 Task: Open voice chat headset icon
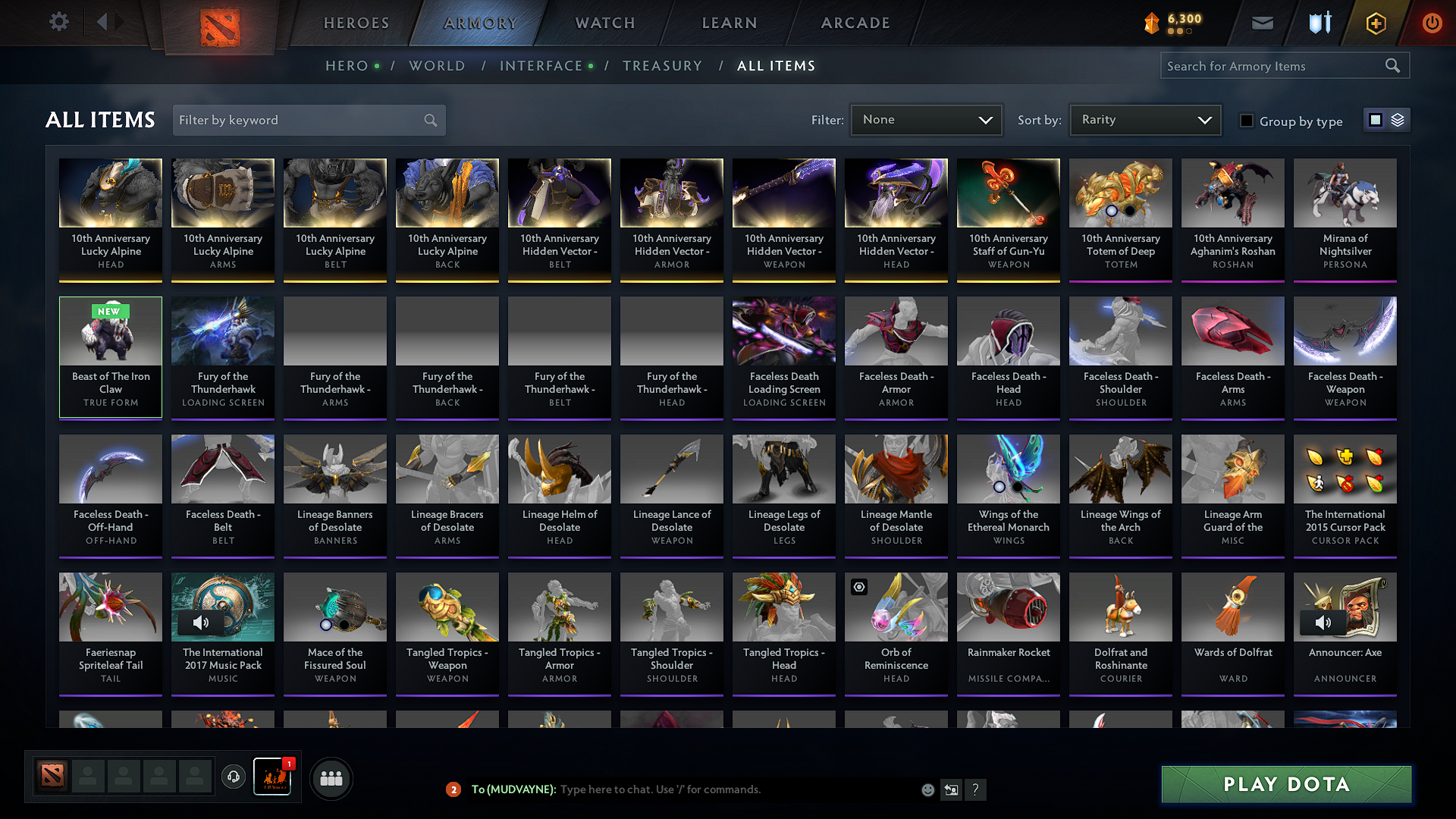click(233, 777)
